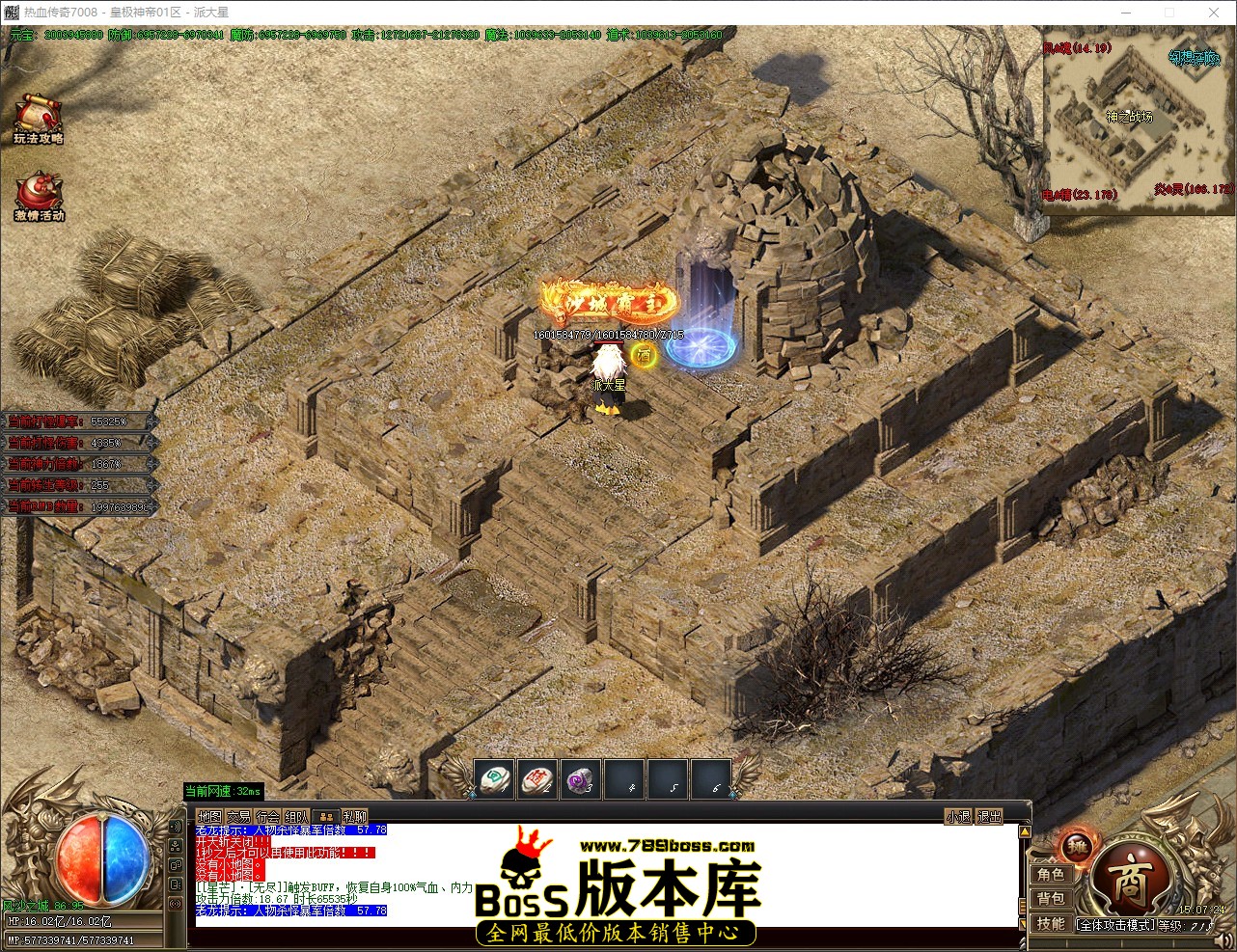The image size is (1237, 952).
Task: Click the minimap in the top-right corner
Action: point(1136,116)
